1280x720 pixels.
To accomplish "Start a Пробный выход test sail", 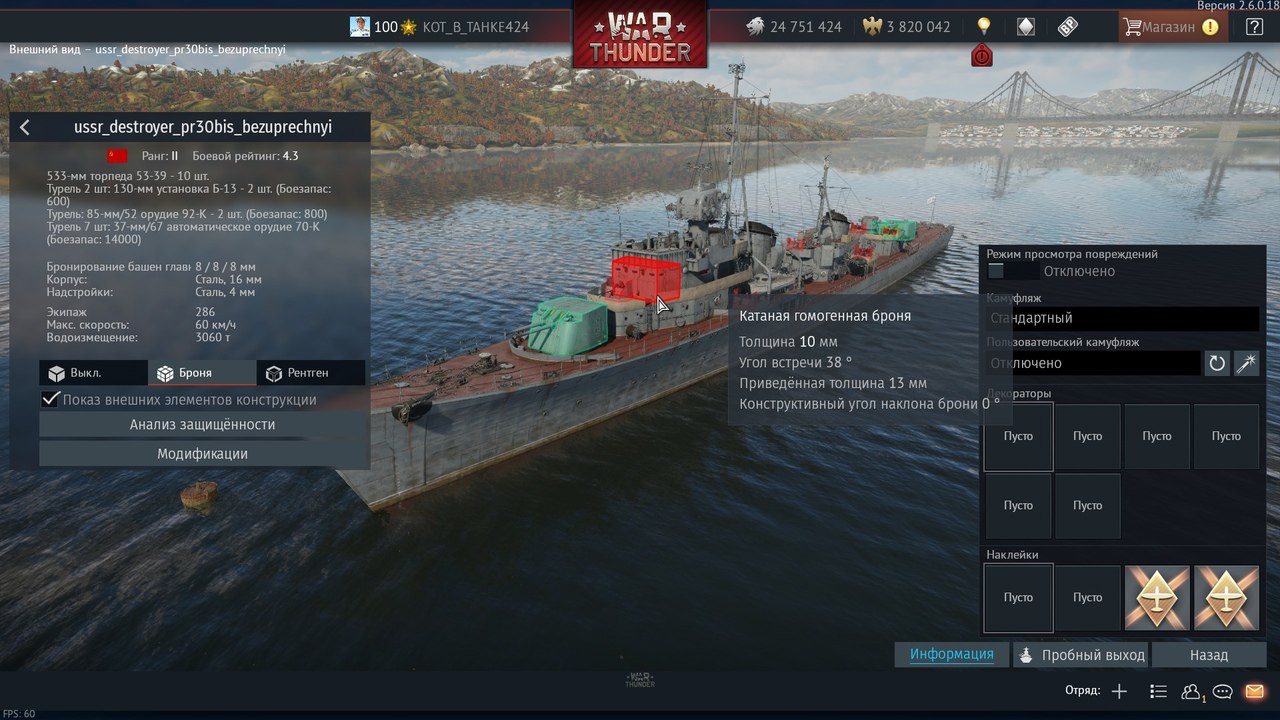I will point(1080,655).
